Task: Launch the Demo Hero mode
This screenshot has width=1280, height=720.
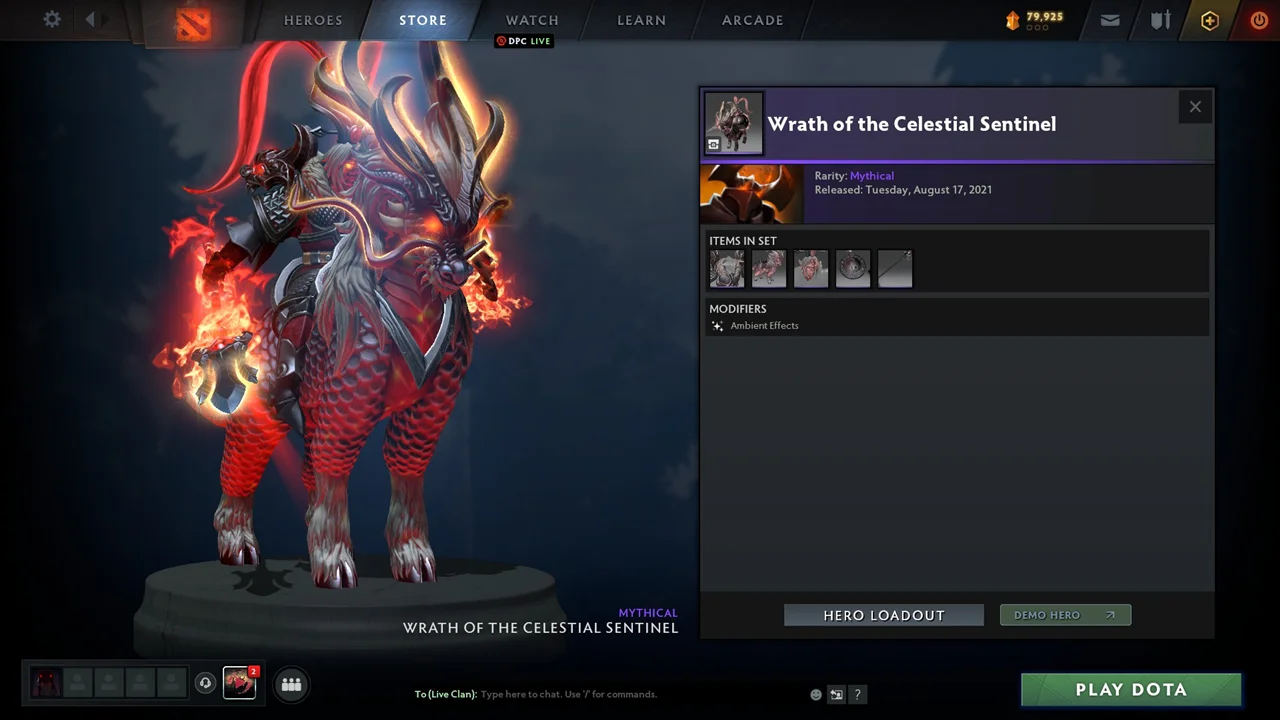Action: point(1065,615)
